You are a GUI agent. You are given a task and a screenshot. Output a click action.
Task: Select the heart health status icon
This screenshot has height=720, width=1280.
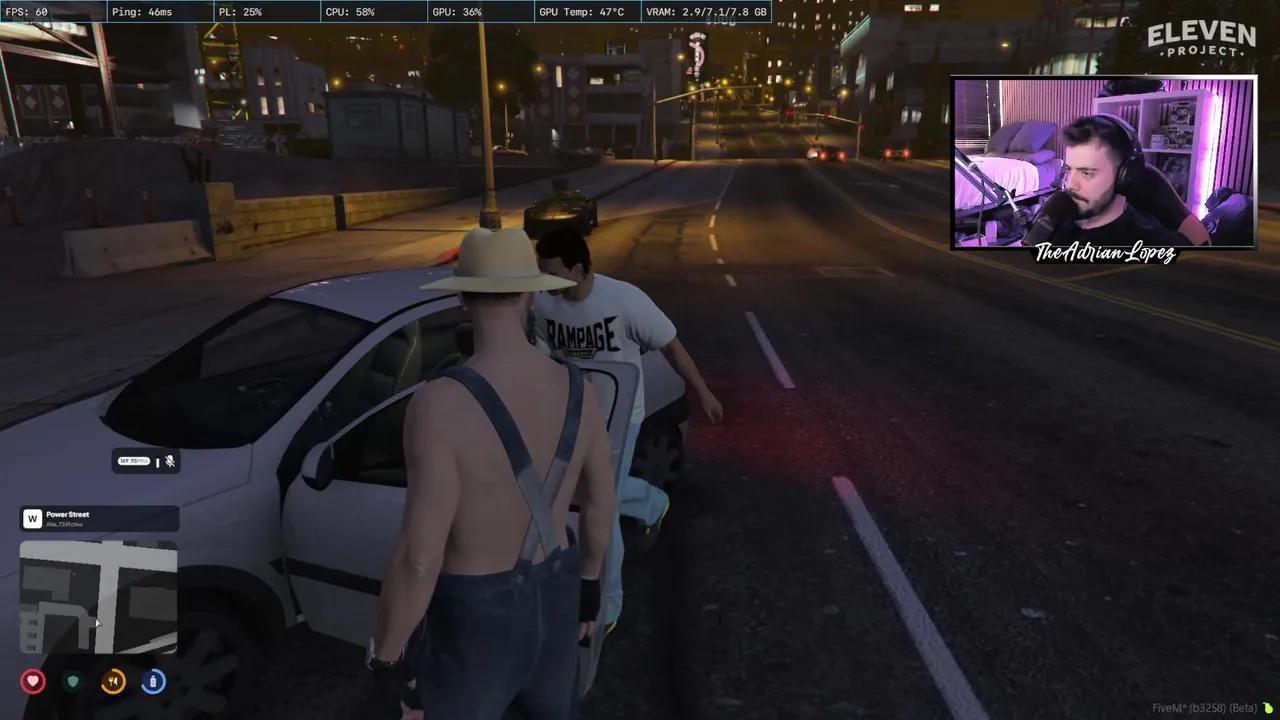pyautogui.click(x=33, y=681)
